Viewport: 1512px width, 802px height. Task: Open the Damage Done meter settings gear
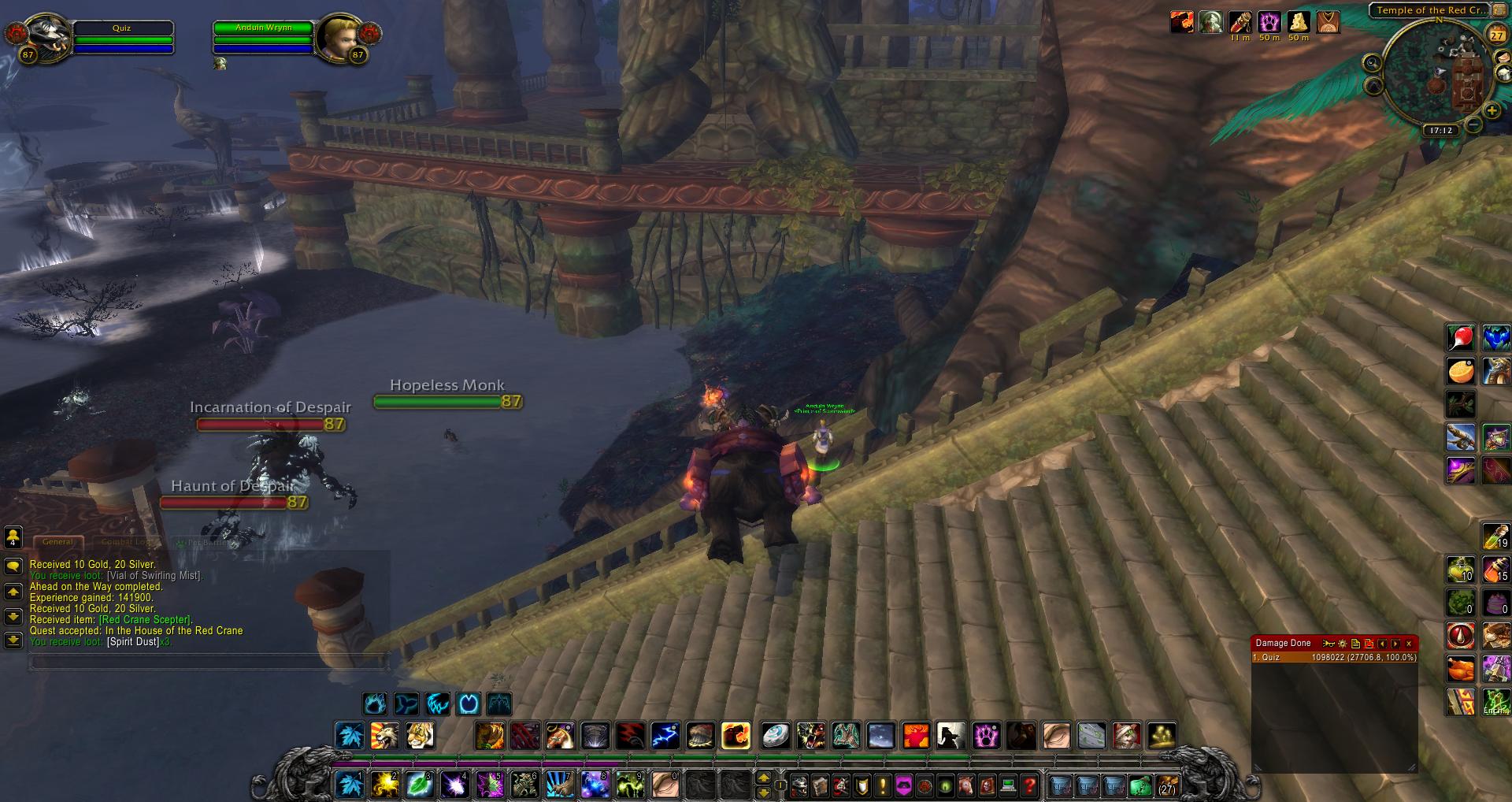click(x=1343, y=644)
